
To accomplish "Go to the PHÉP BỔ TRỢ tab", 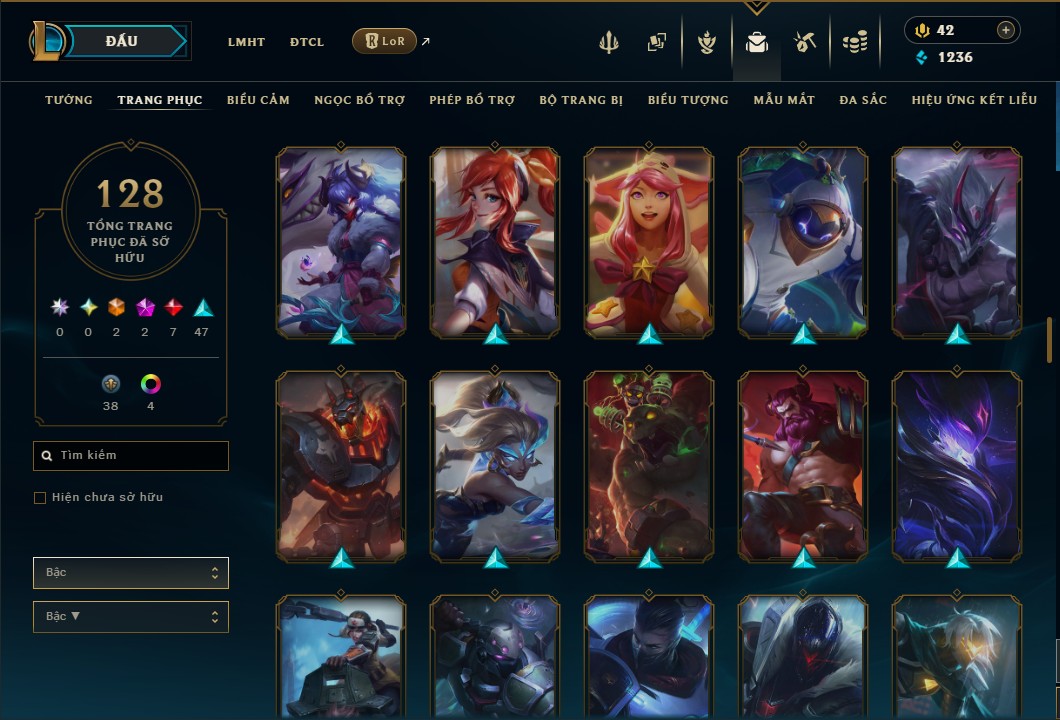I will (x=472, y=100).
